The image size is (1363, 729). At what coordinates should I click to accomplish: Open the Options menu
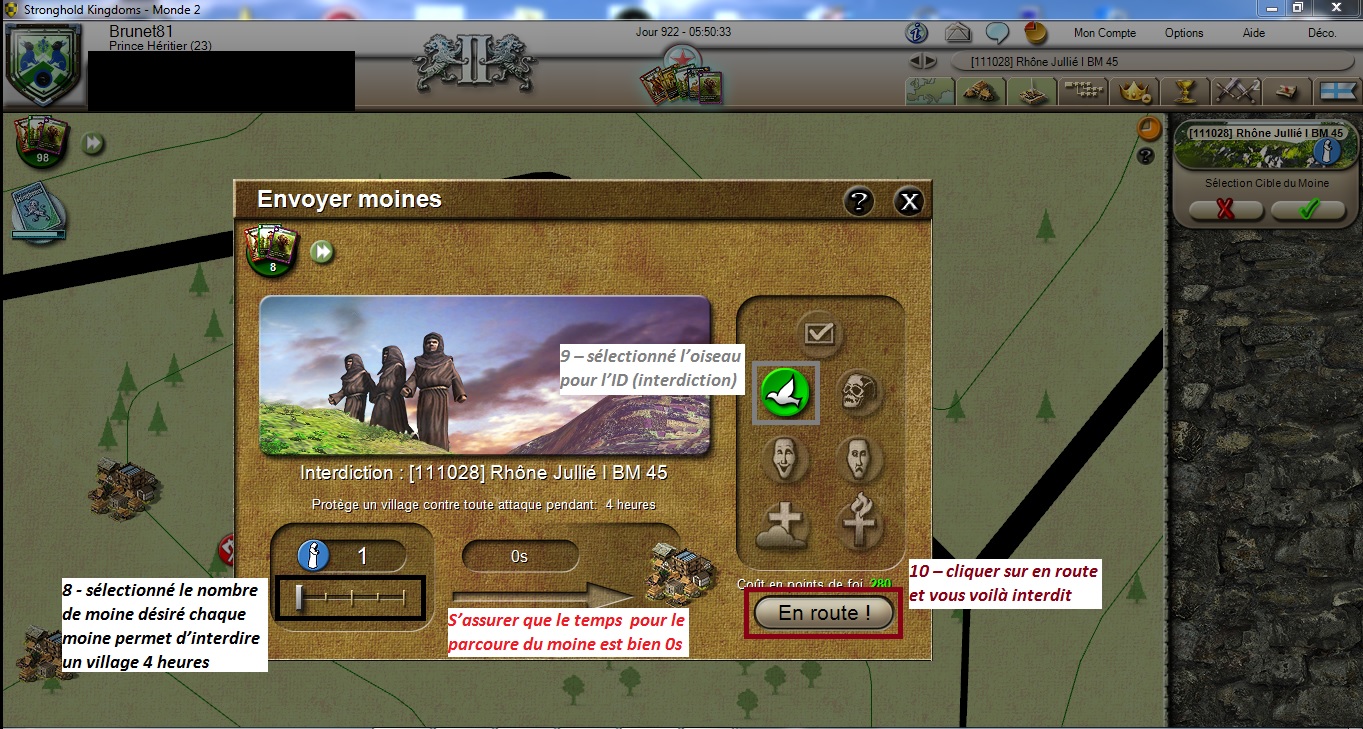(1183, 33)
